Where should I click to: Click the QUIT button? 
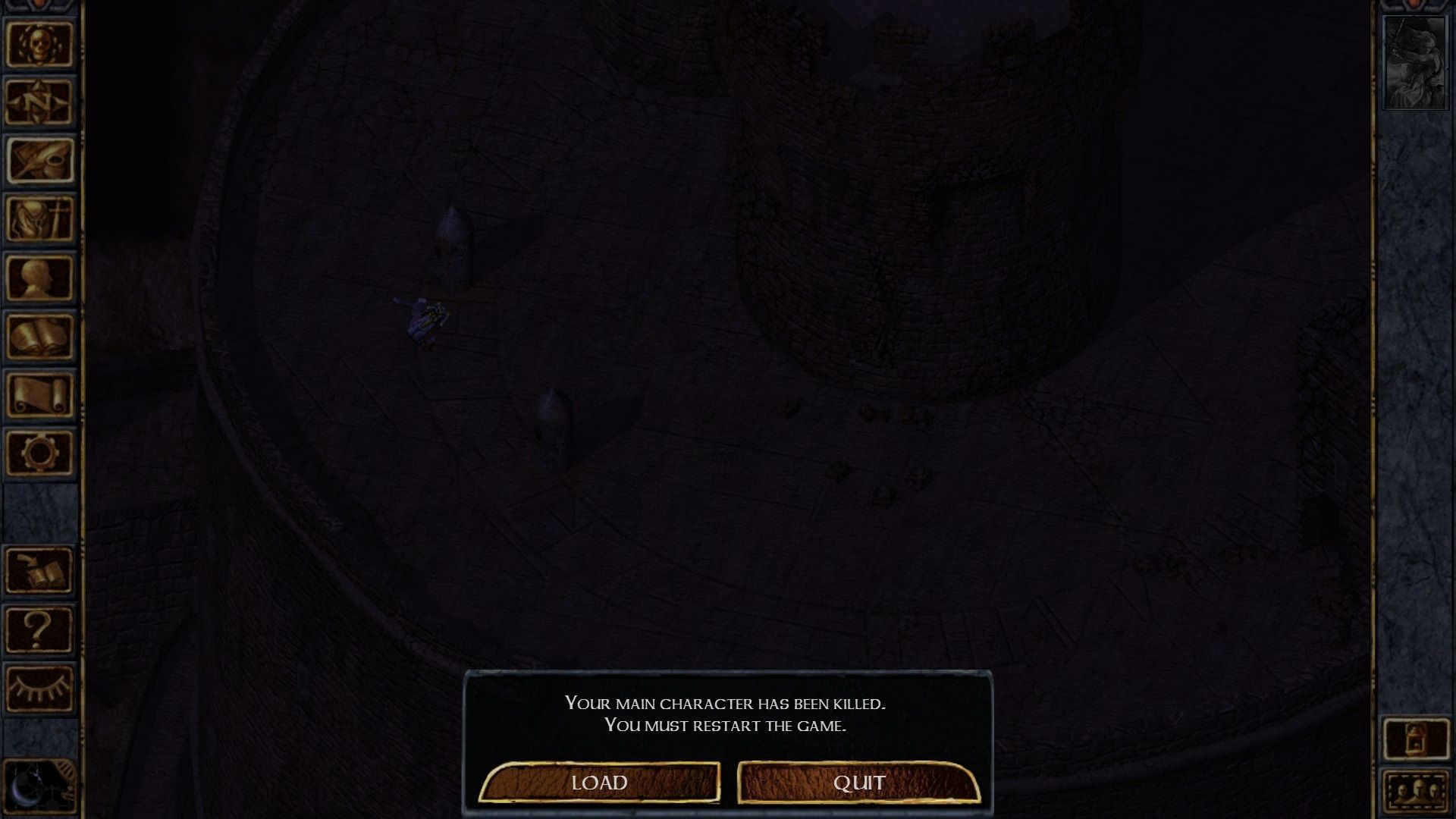click(x=859, y=783)
